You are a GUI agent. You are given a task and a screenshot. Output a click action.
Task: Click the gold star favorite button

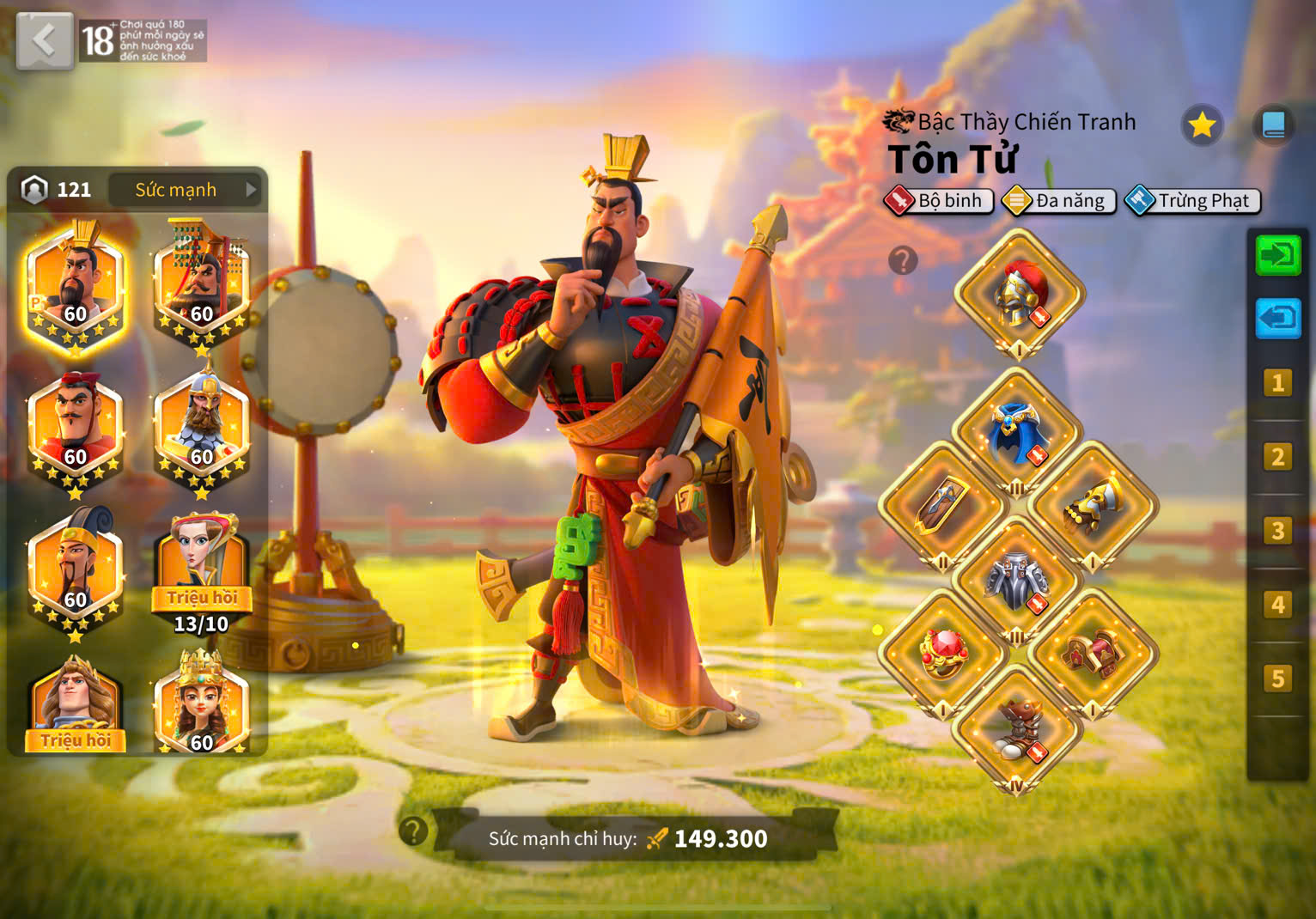click(1202, 125)
